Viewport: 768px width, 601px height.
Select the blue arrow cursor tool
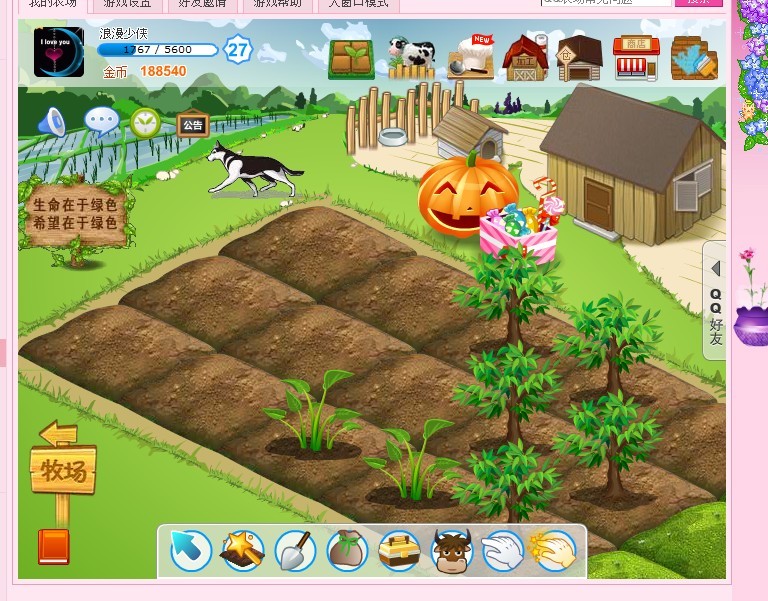pos(190,550)
